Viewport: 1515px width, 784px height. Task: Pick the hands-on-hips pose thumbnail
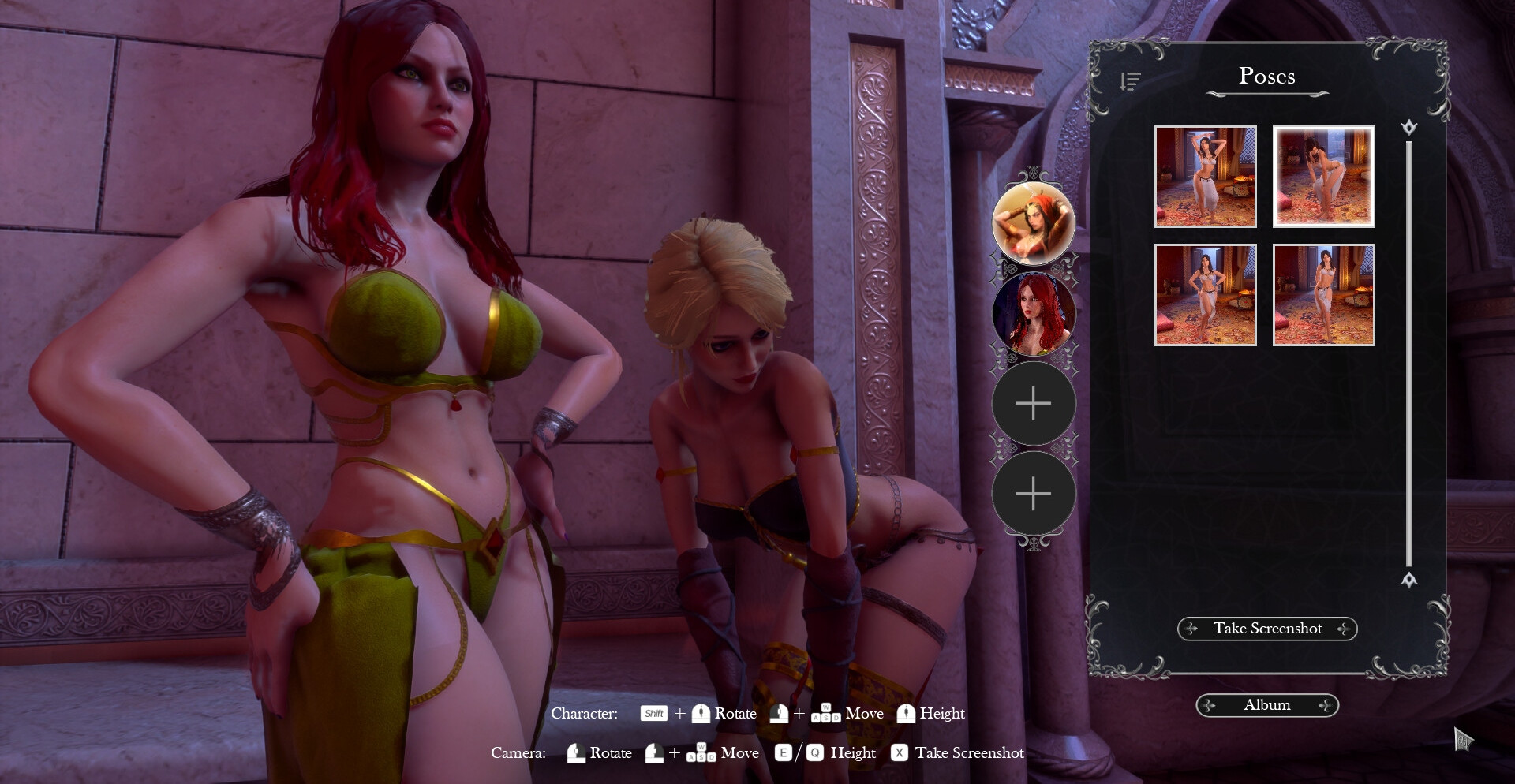(1205, 295)
